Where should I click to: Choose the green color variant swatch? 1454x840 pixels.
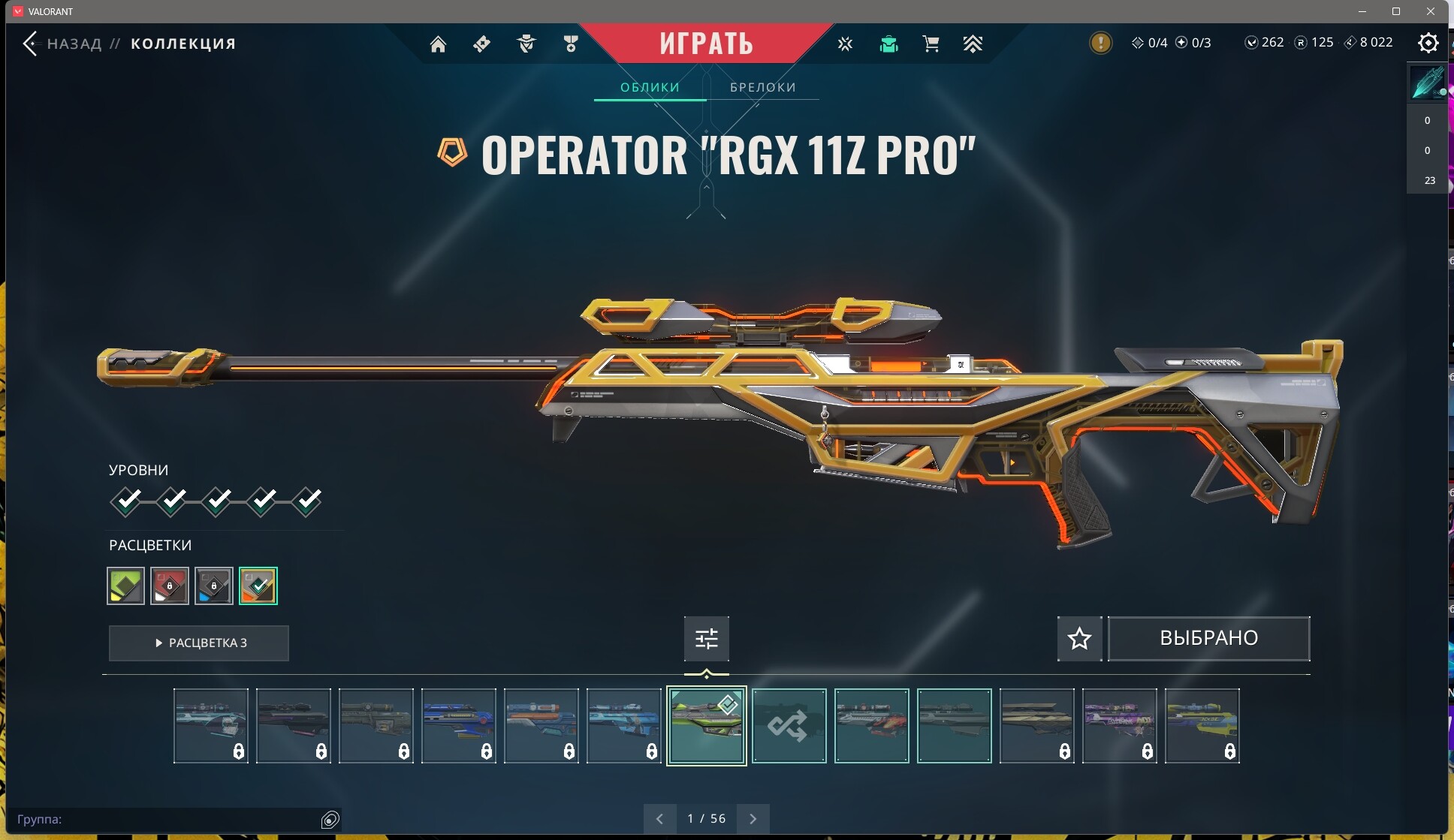(126, 586)
